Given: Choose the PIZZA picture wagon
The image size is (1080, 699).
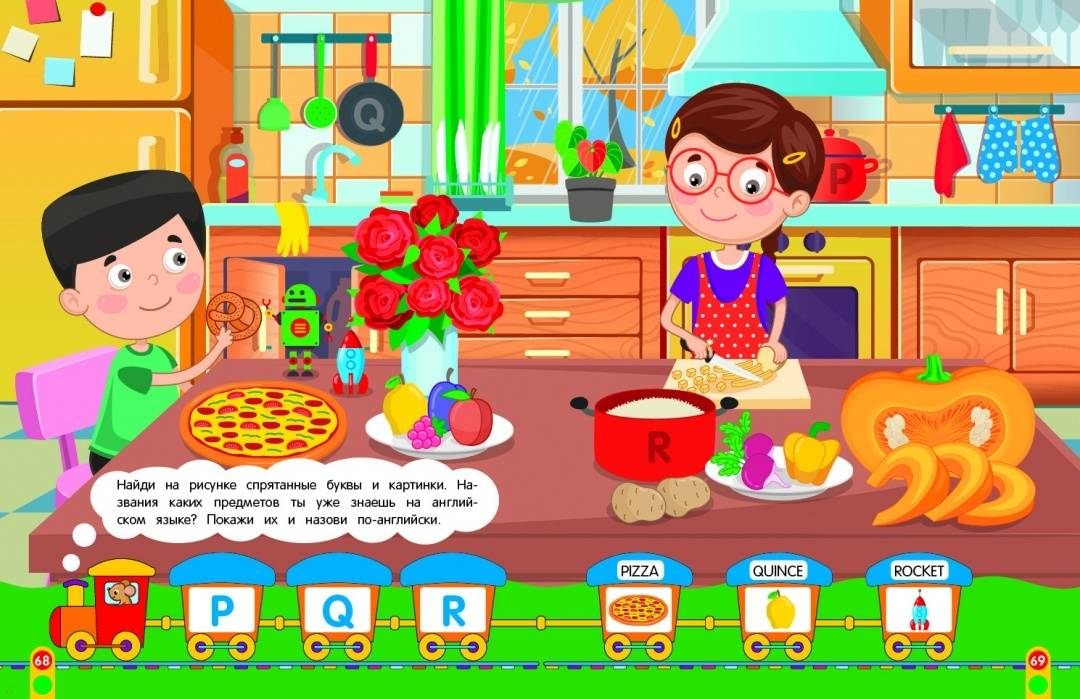Looking at the screenshot, I should pyautogui.click(x=638, y=608).
